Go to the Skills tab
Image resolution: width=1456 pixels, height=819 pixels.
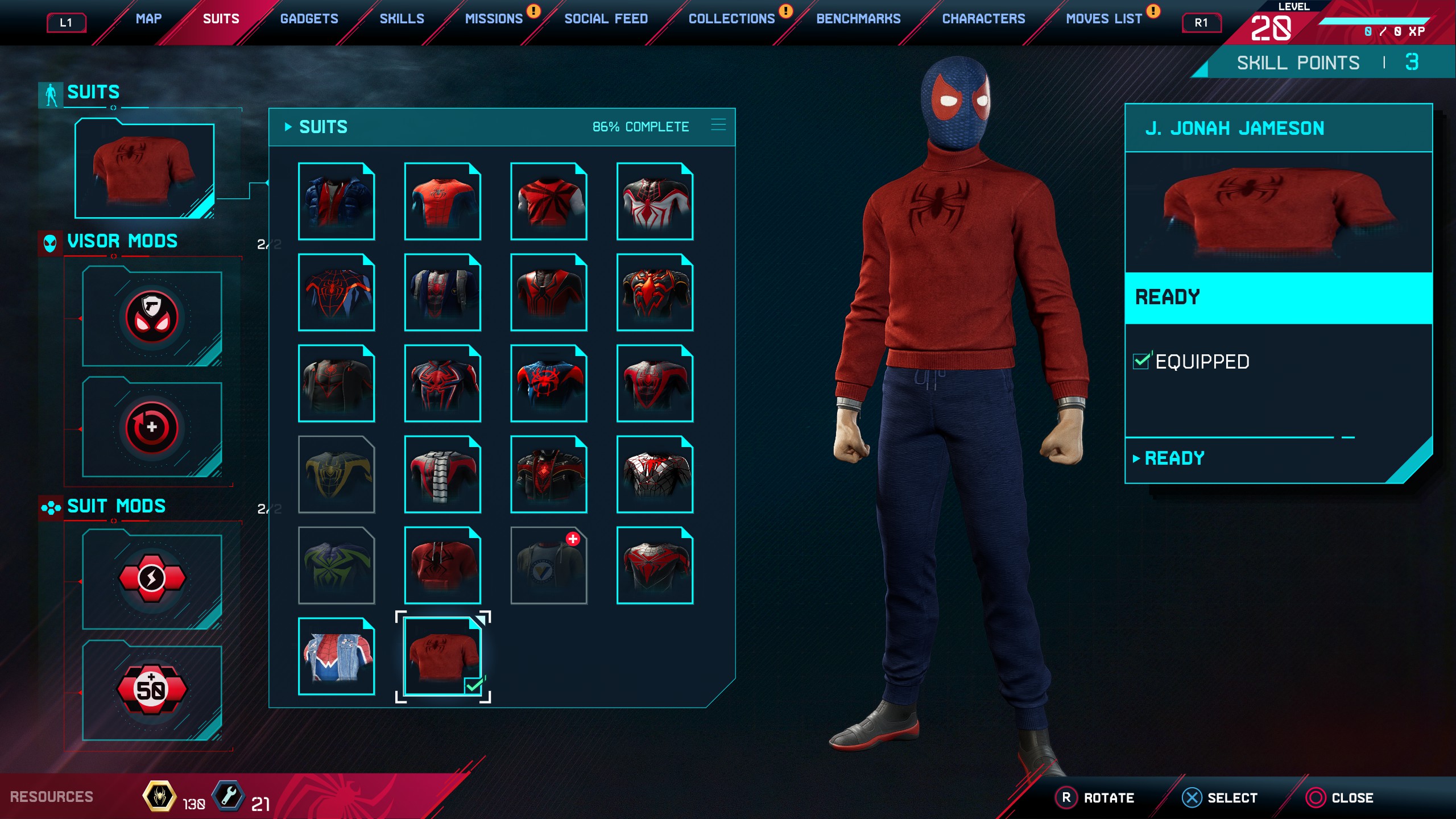(x=402, y=19)
